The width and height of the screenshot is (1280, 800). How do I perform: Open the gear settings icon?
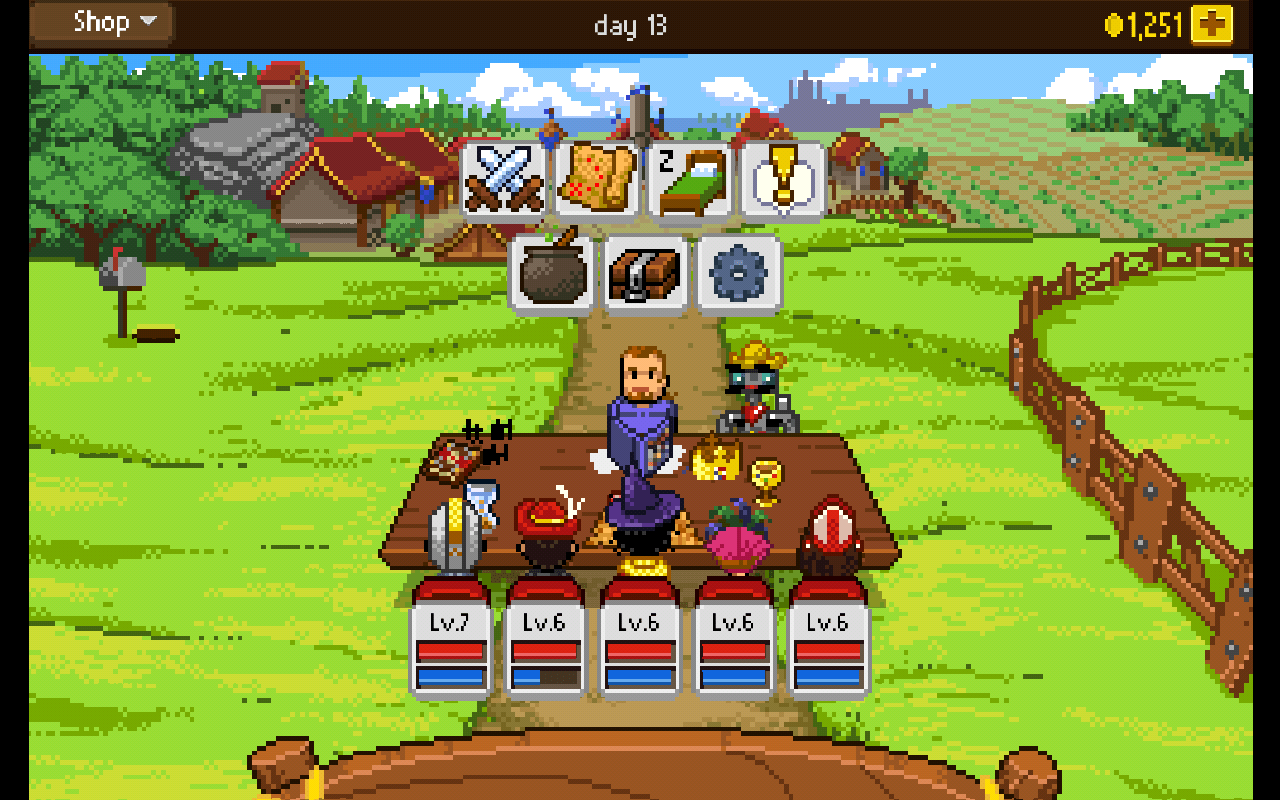coord(739,274)
